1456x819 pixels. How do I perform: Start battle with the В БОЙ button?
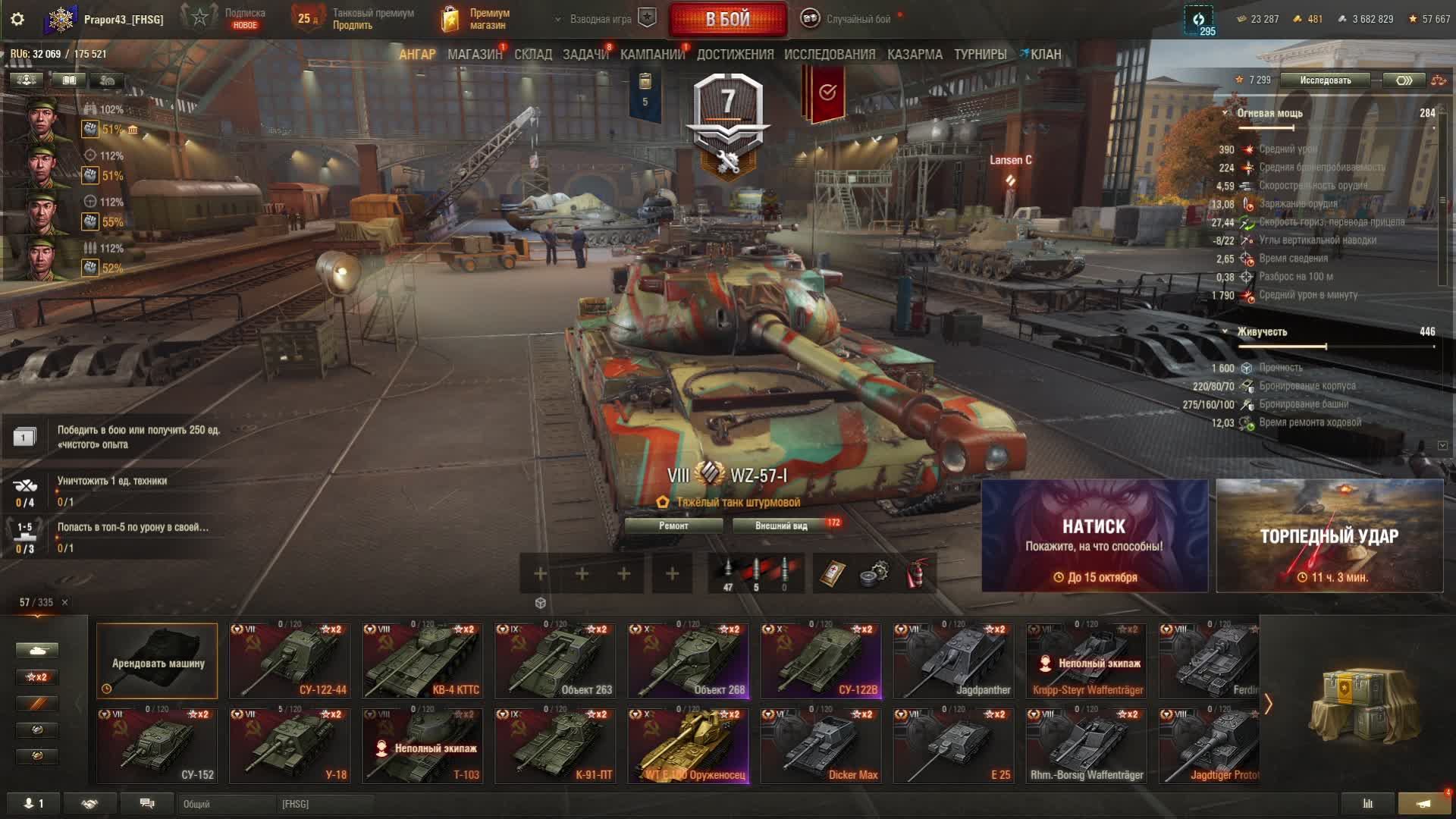[x=727, y=20]
